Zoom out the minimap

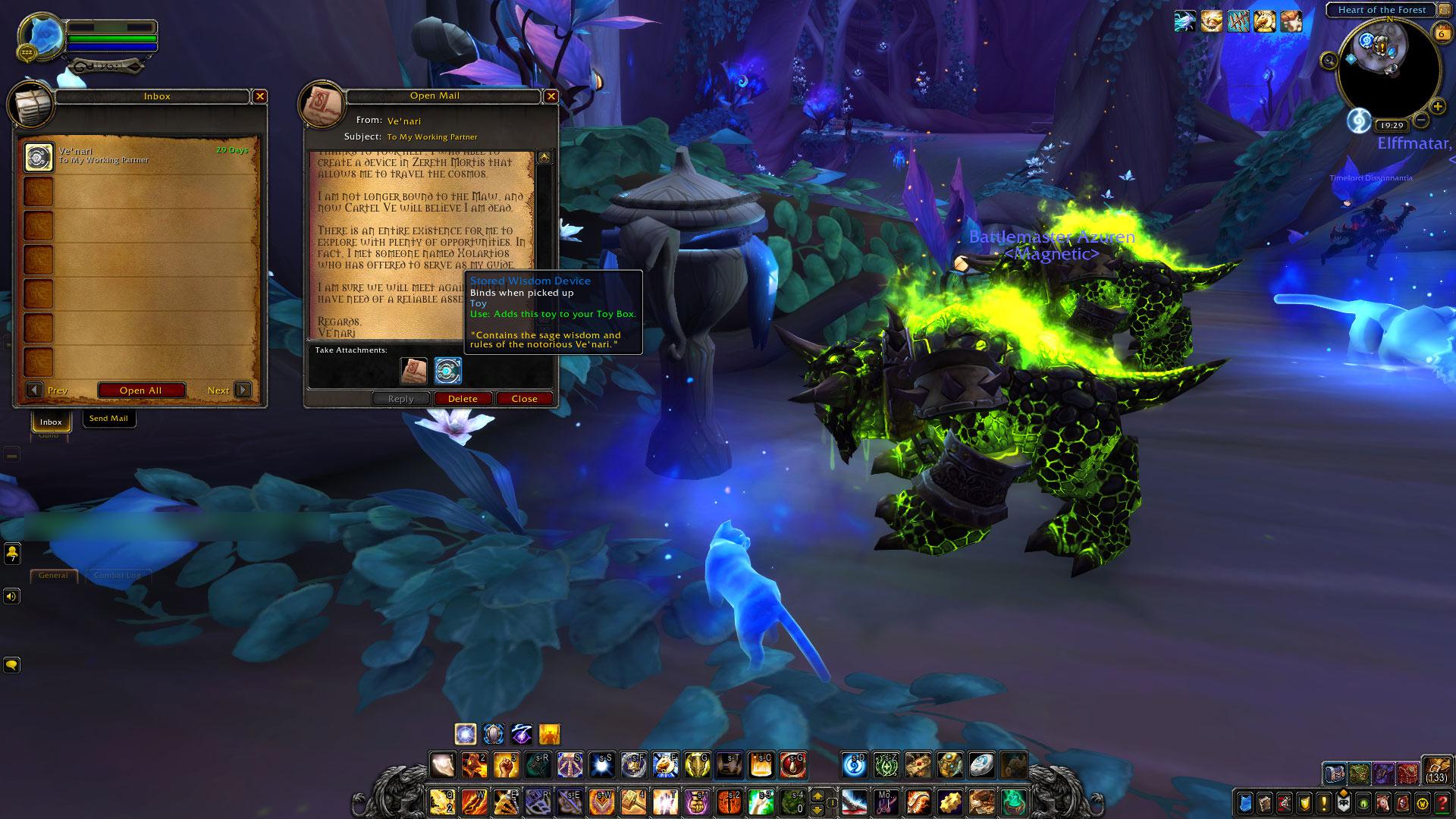1421,120
